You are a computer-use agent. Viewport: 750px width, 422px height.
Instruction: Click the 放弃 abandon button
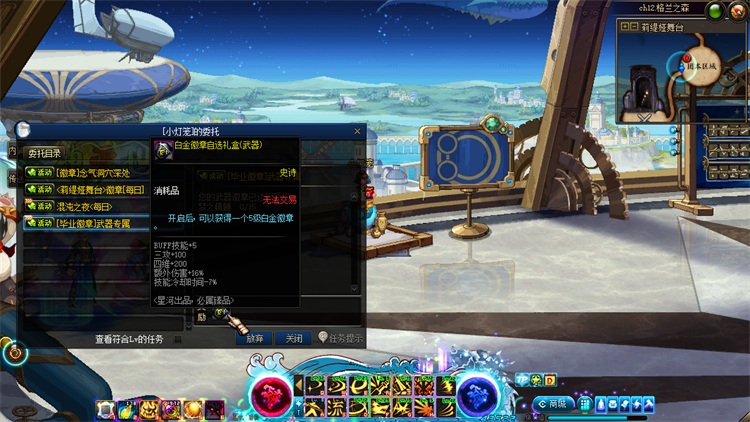[x=255, y=338]
